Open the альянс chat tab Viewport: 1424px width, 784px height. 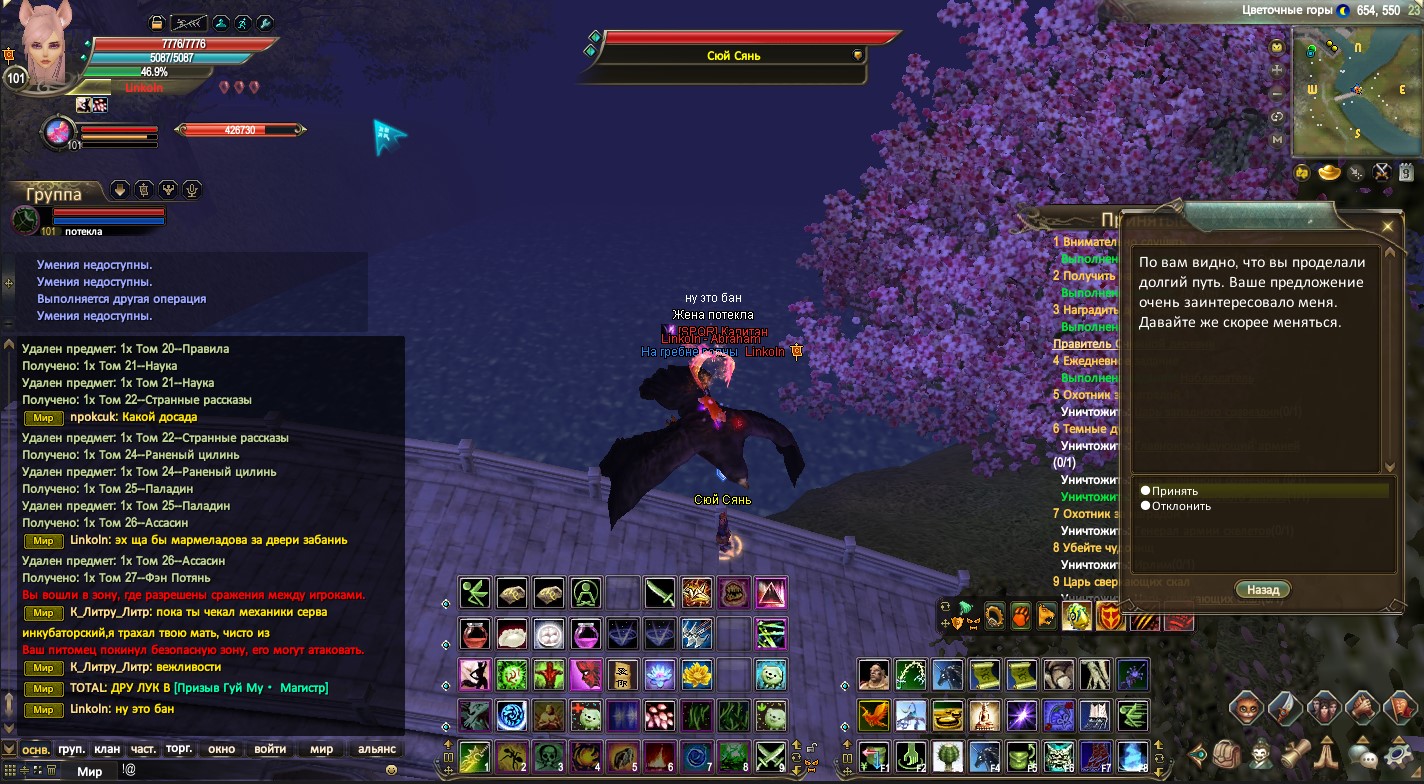[x=376, y=749]
